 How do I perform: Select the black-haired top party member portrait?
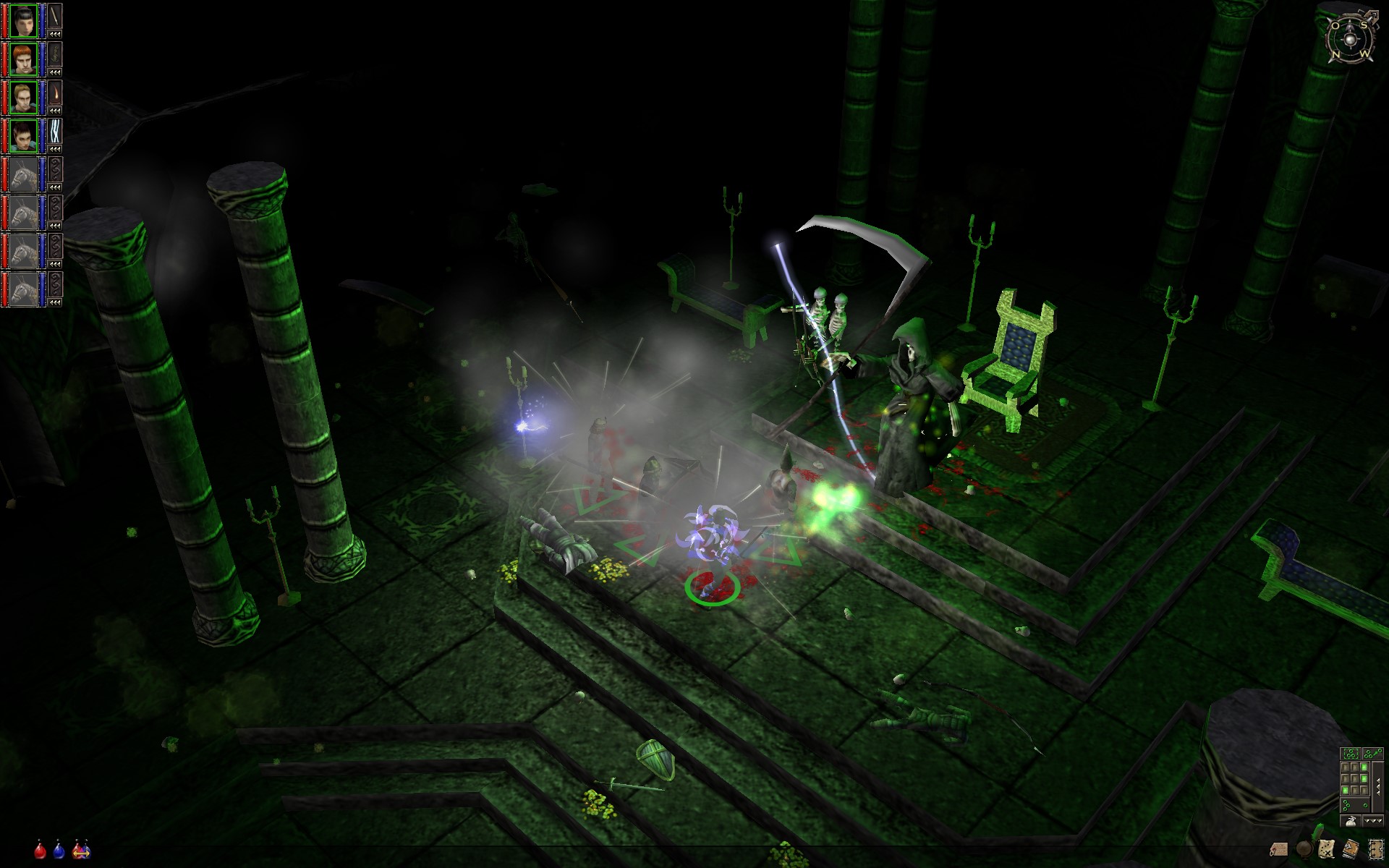click(x=23, y=20)
